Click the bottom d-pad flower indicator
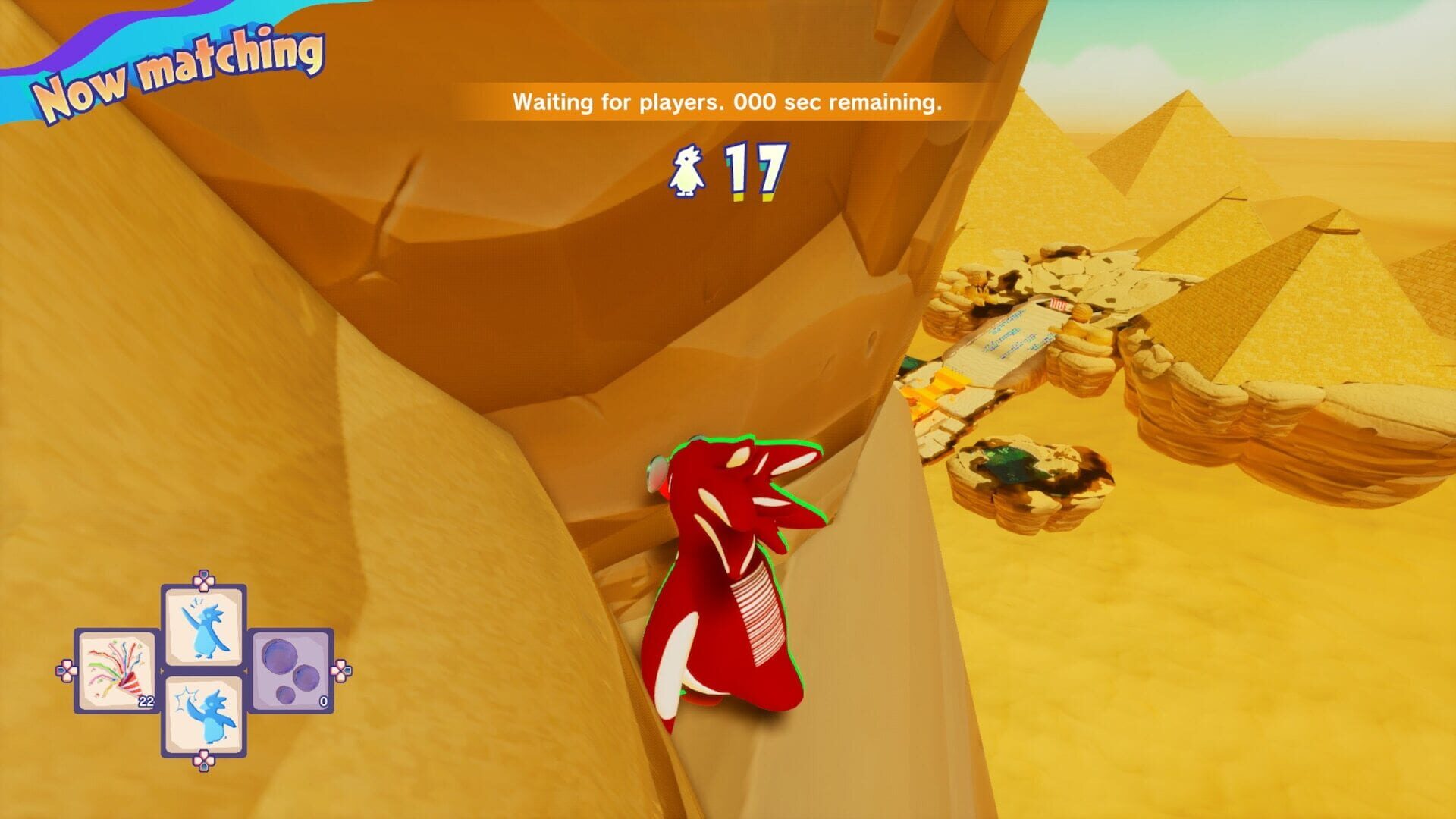Screen dimensions: 1456x819 [x=202, y=762]
